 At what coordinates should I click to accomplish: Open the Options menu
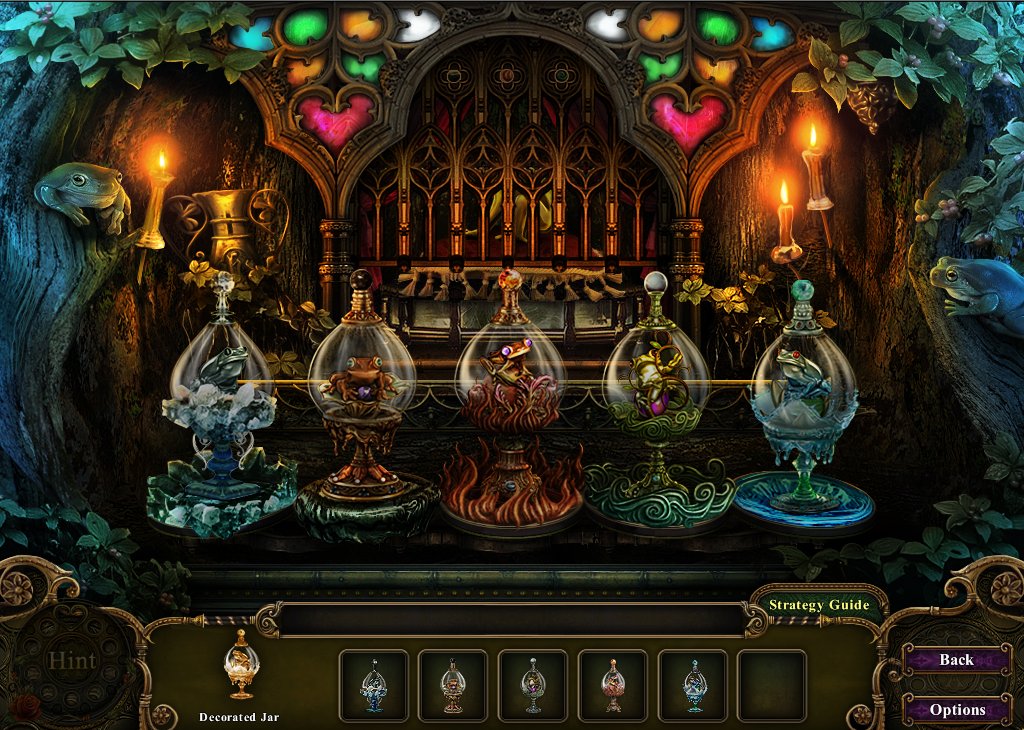coord(957,710)
